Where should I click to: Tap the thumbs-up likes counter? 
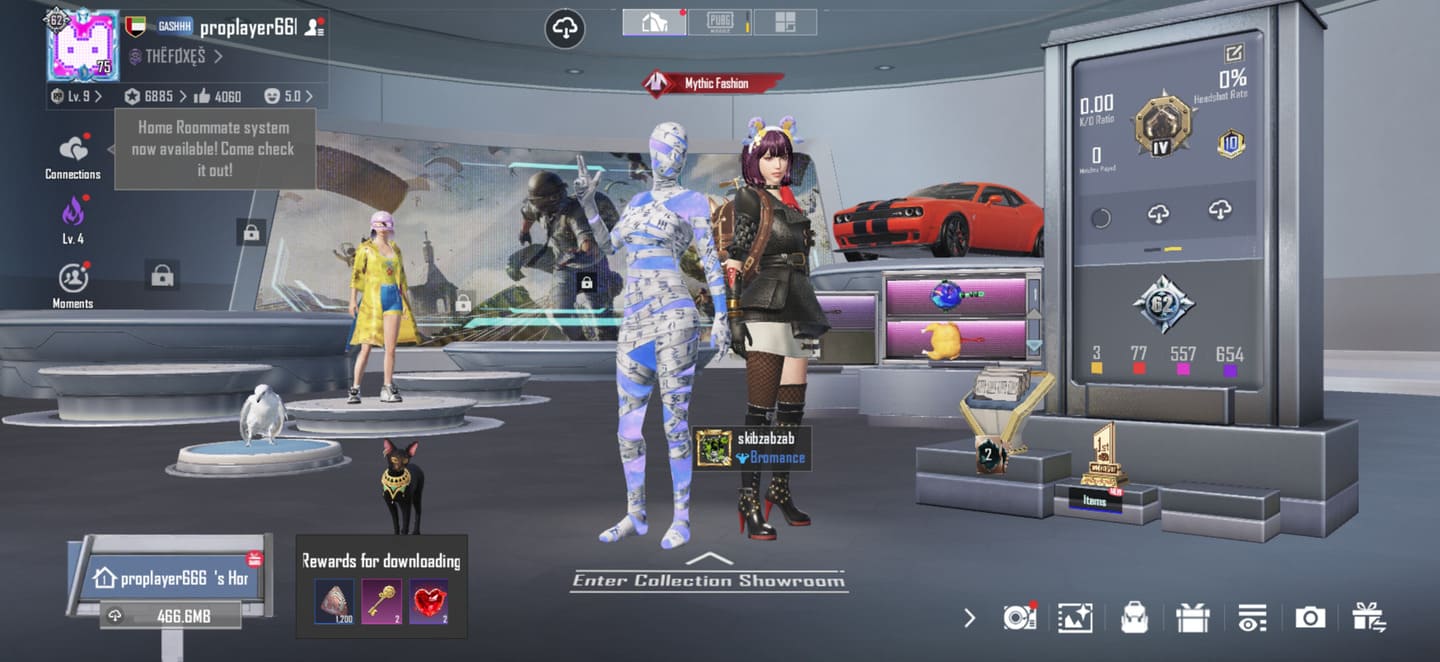[218, 96]
